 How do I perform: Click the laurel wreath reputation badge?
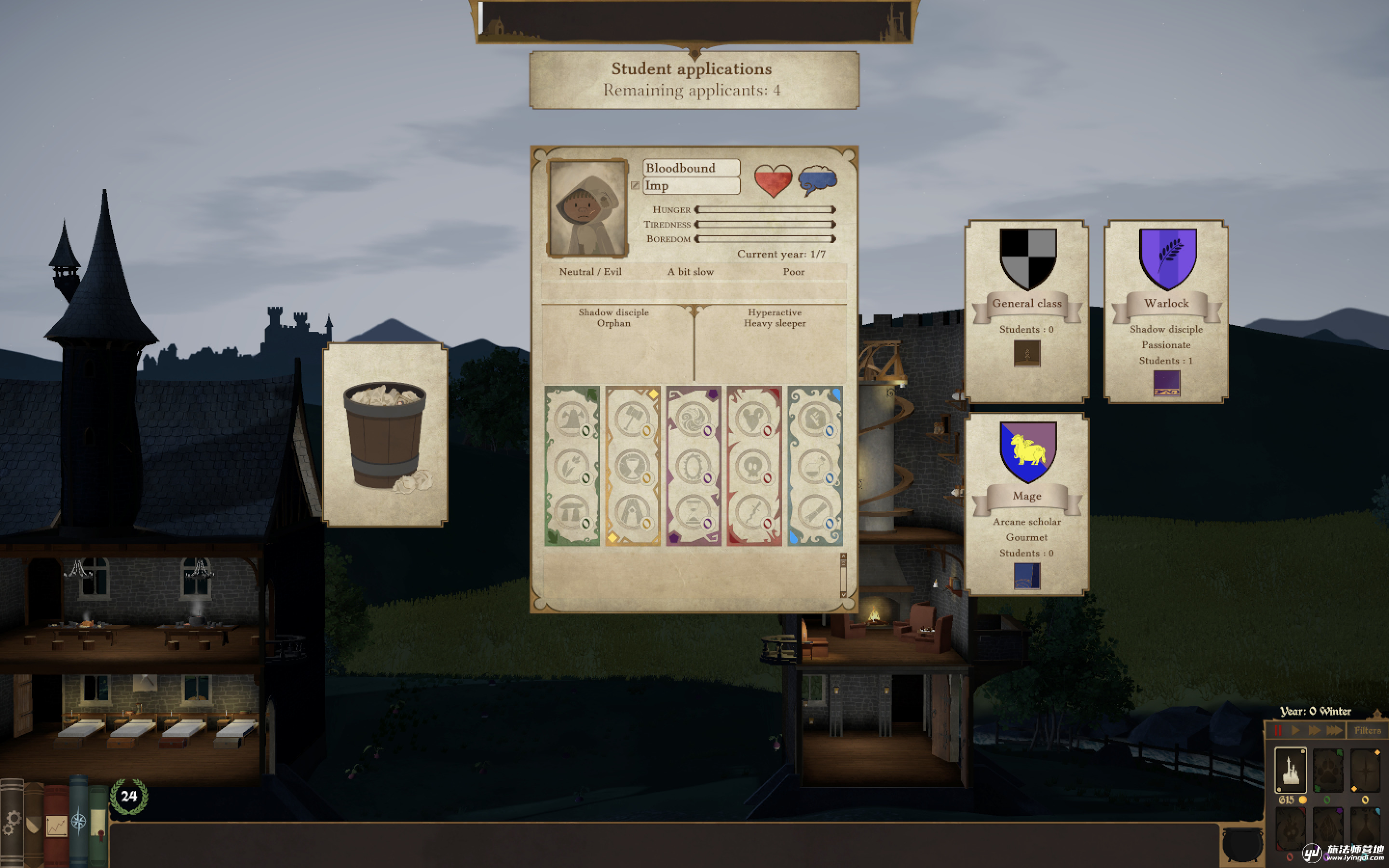[129, 796]
